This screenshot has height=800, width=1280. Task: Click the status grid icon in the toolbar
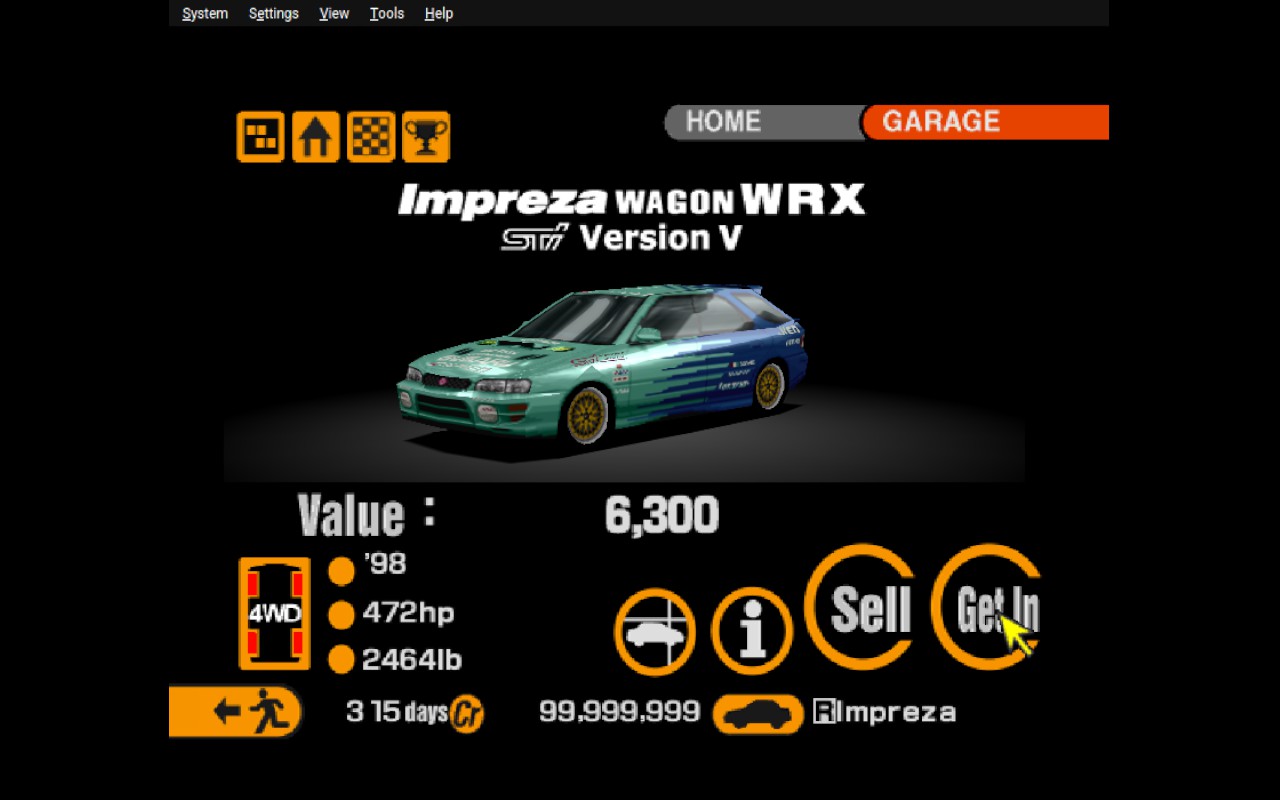coord(259,137)
